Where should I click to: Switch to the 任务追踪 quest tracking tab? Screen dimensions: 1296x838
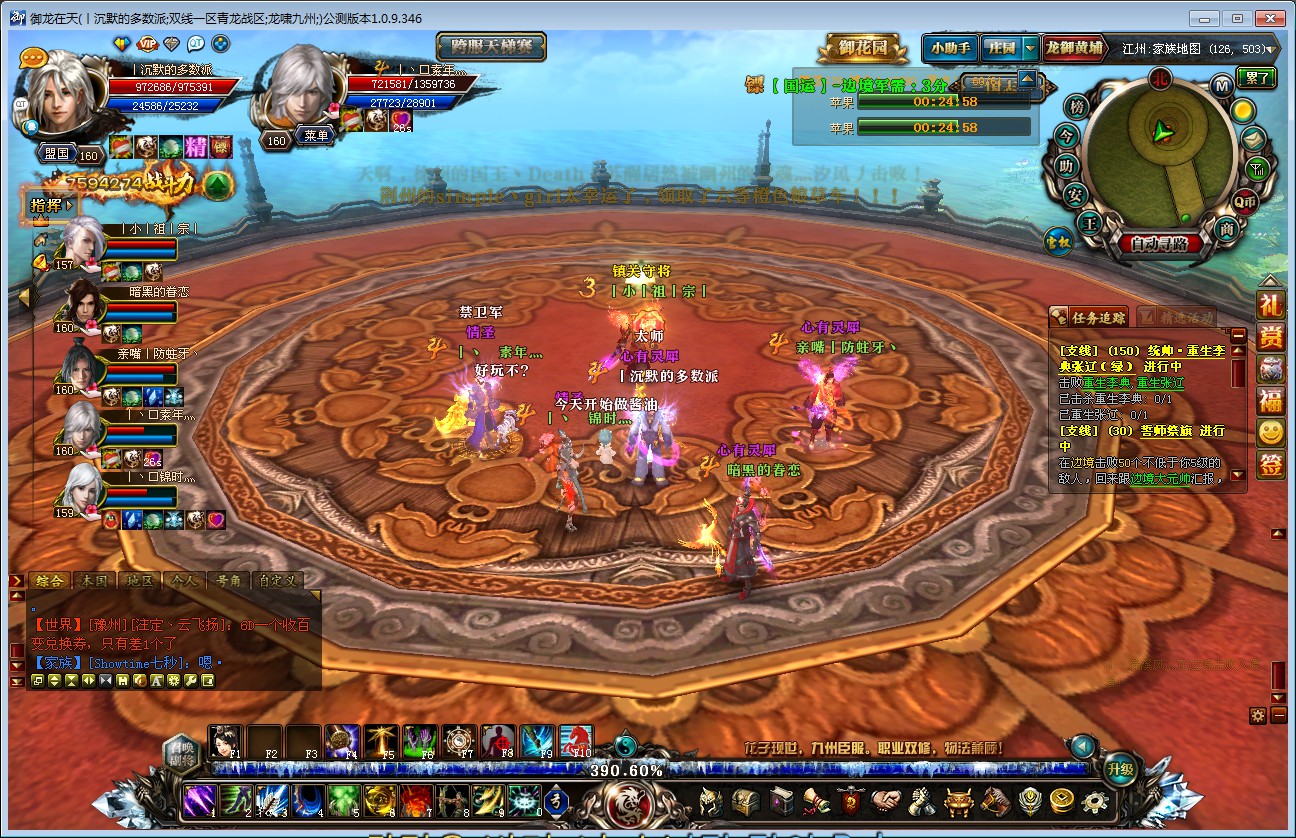point(1090,318)
